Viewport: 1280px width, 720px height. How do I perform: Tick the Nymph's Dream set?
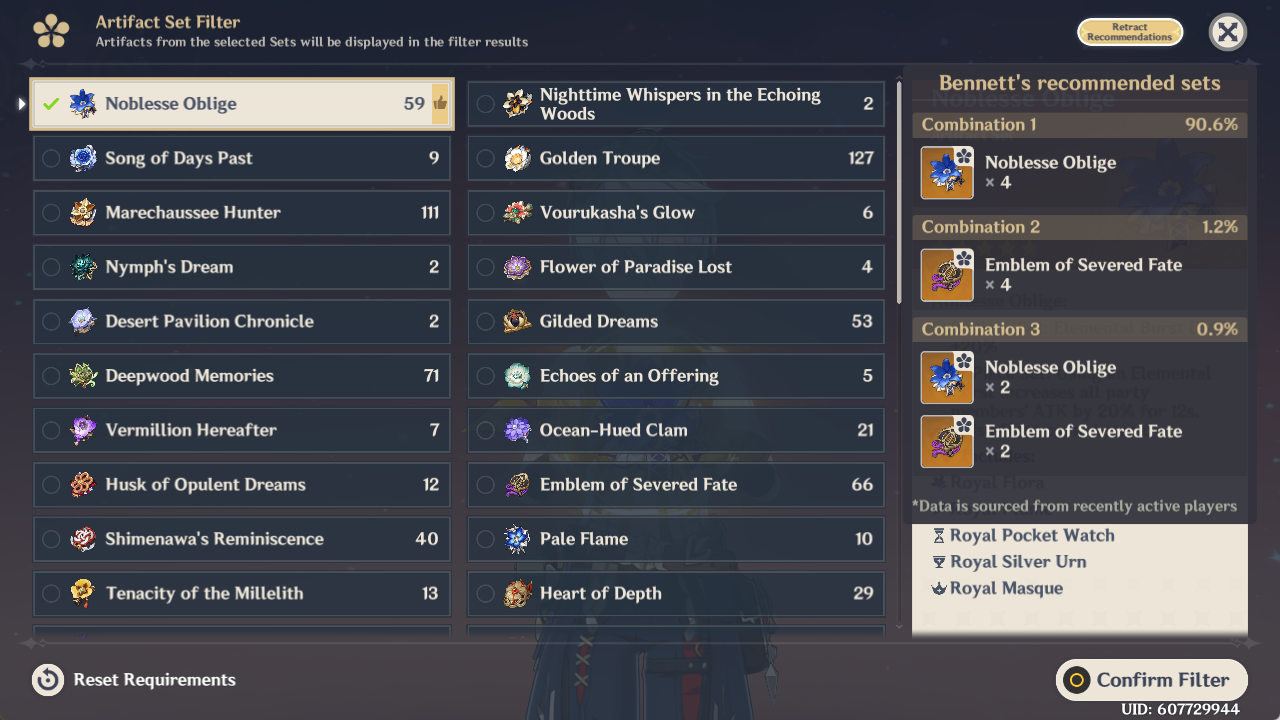click(241, 267)
